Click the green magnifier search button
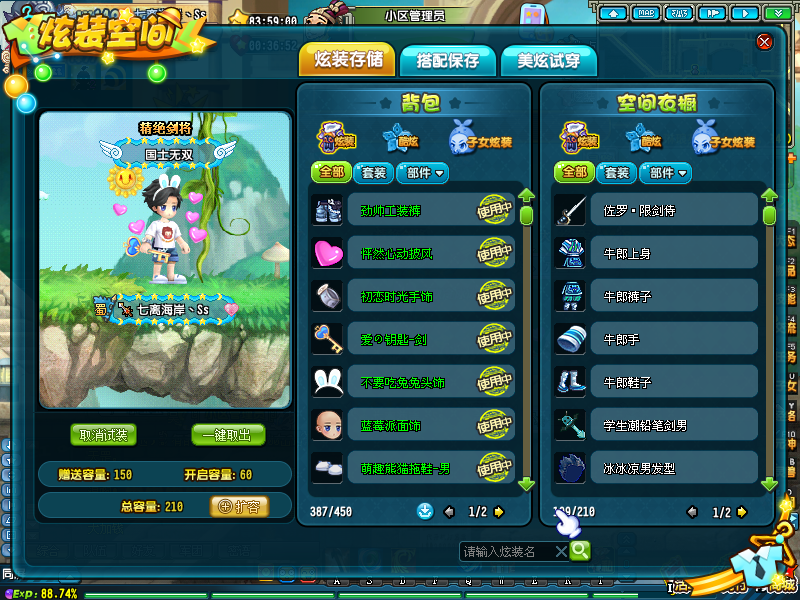The width and height of the screenshot is (800, 600). pos(579,551)
